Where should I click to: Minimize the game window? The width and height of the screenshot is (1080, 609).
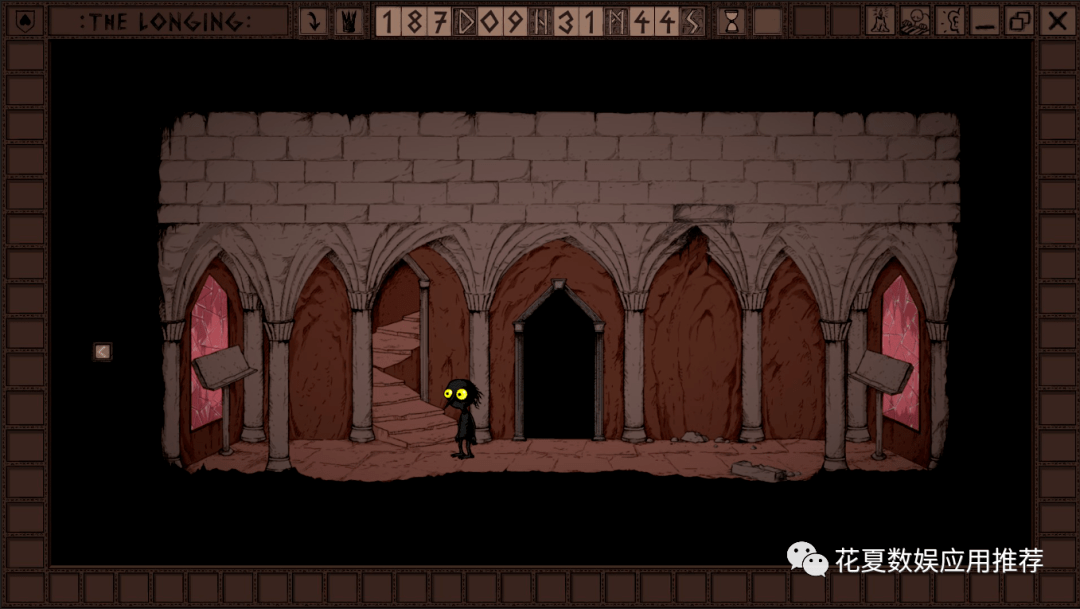[x=985, y=21]
